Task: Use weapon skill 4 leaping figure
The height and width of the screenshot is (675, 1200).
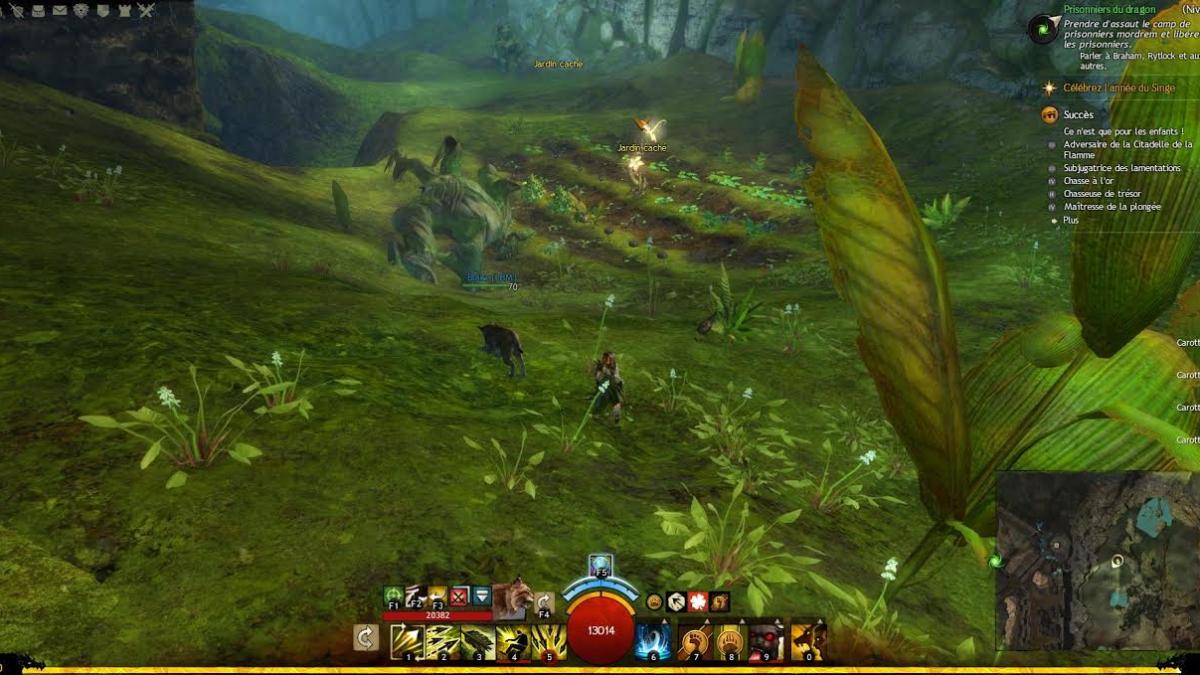Action: 513,641
